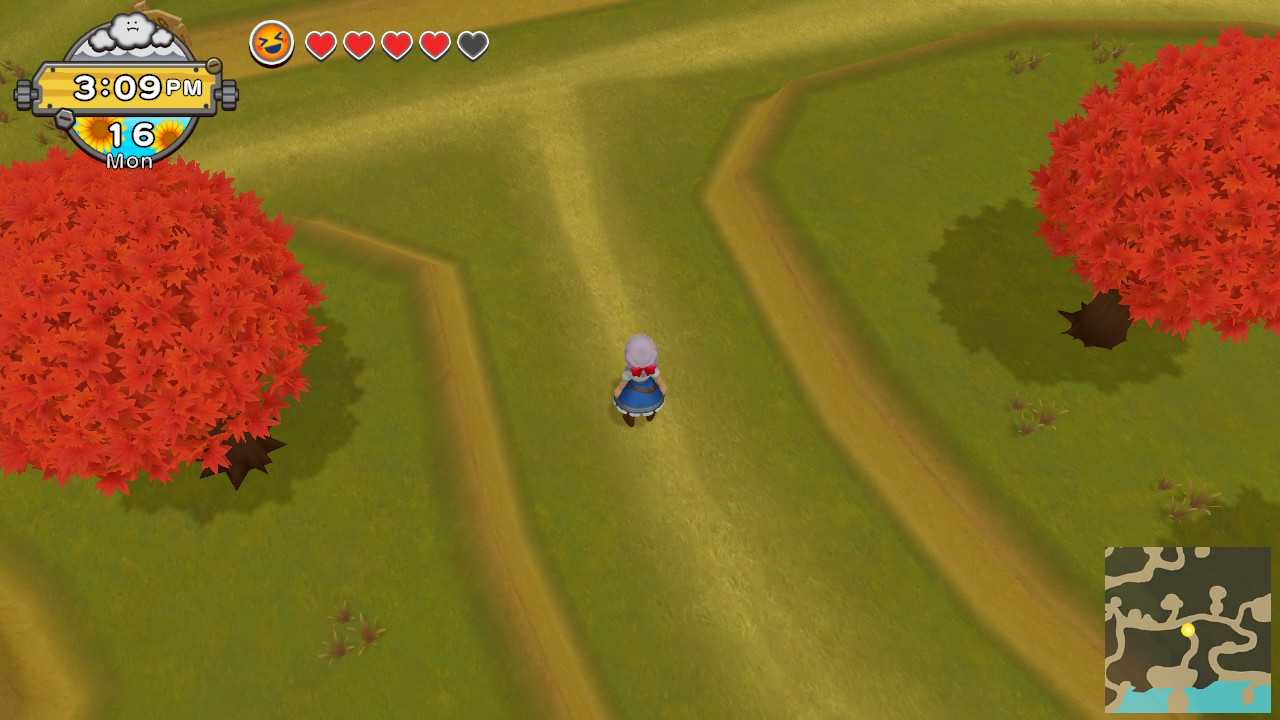The width and height of the screenshot is (1280, 720).
Task: Open the minimap in the corner
Action: pos(1187,629)
